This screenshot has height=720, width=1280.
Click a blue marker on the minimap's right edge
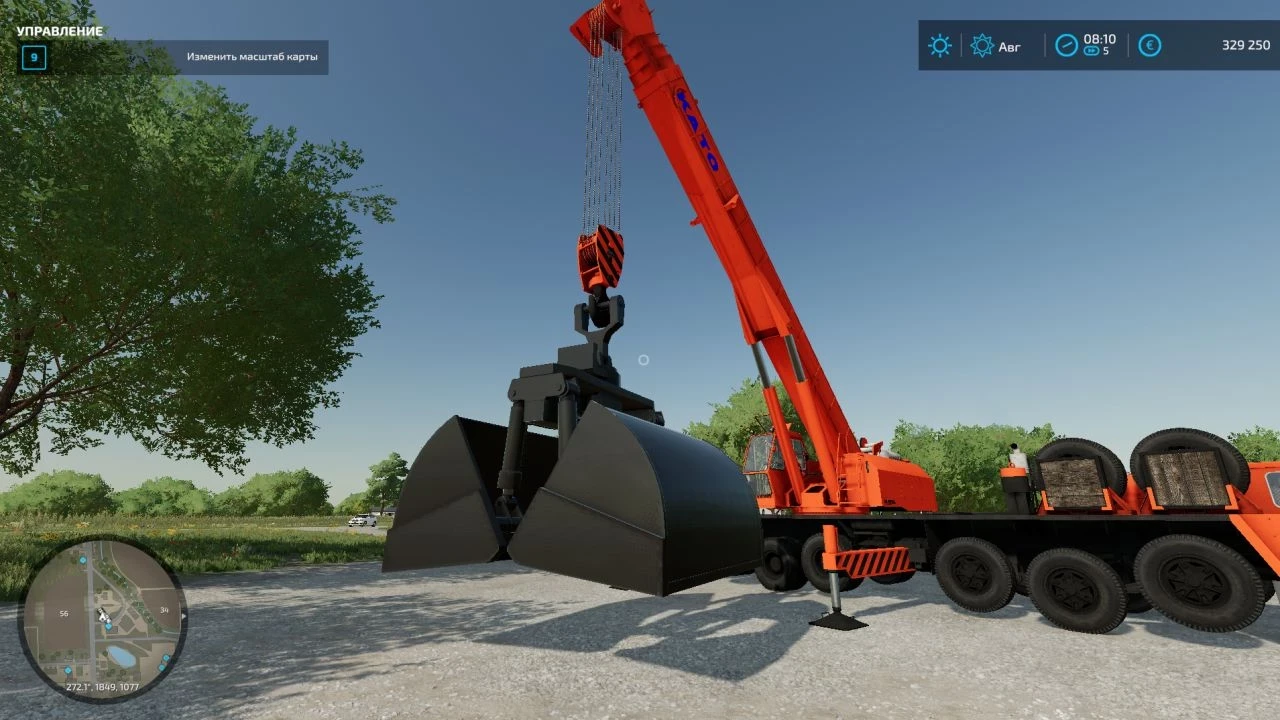pyautogui.click(x=164, y=657)
